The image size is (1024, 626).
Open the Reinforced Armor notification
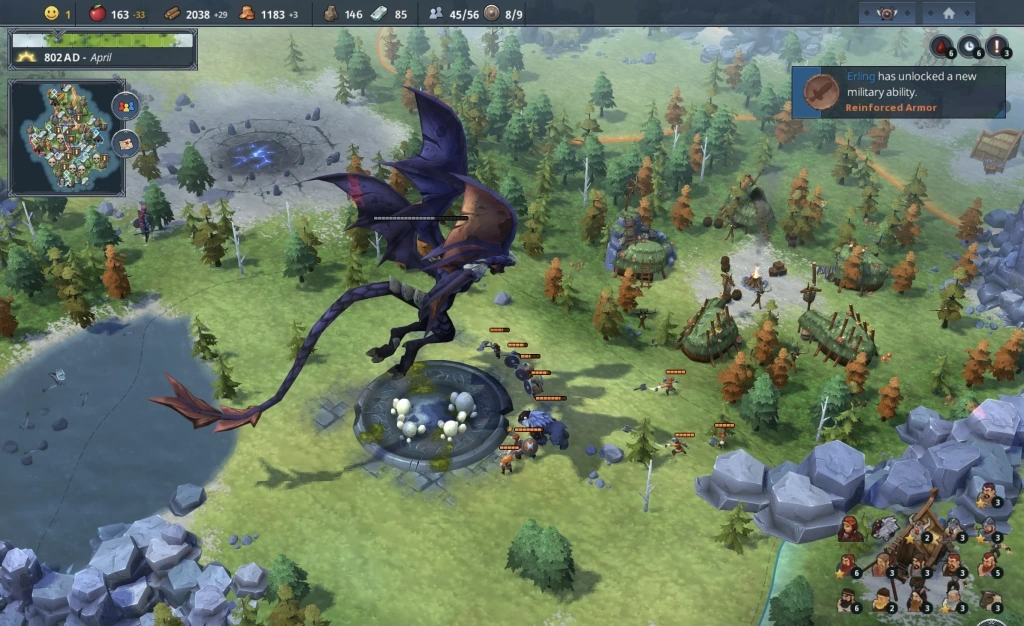898,92
